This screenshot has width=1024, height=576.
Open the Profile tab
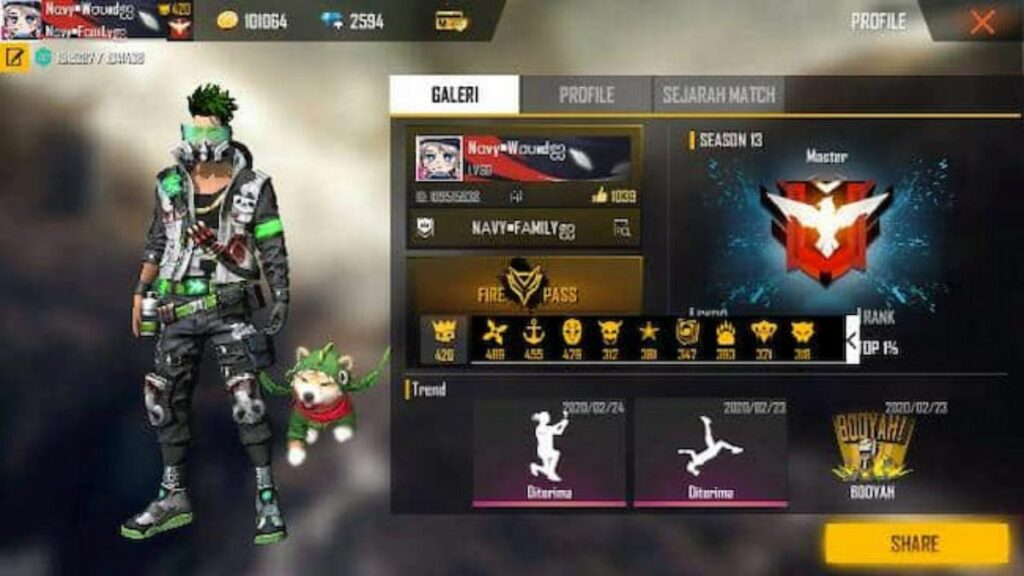click(586, 95)
